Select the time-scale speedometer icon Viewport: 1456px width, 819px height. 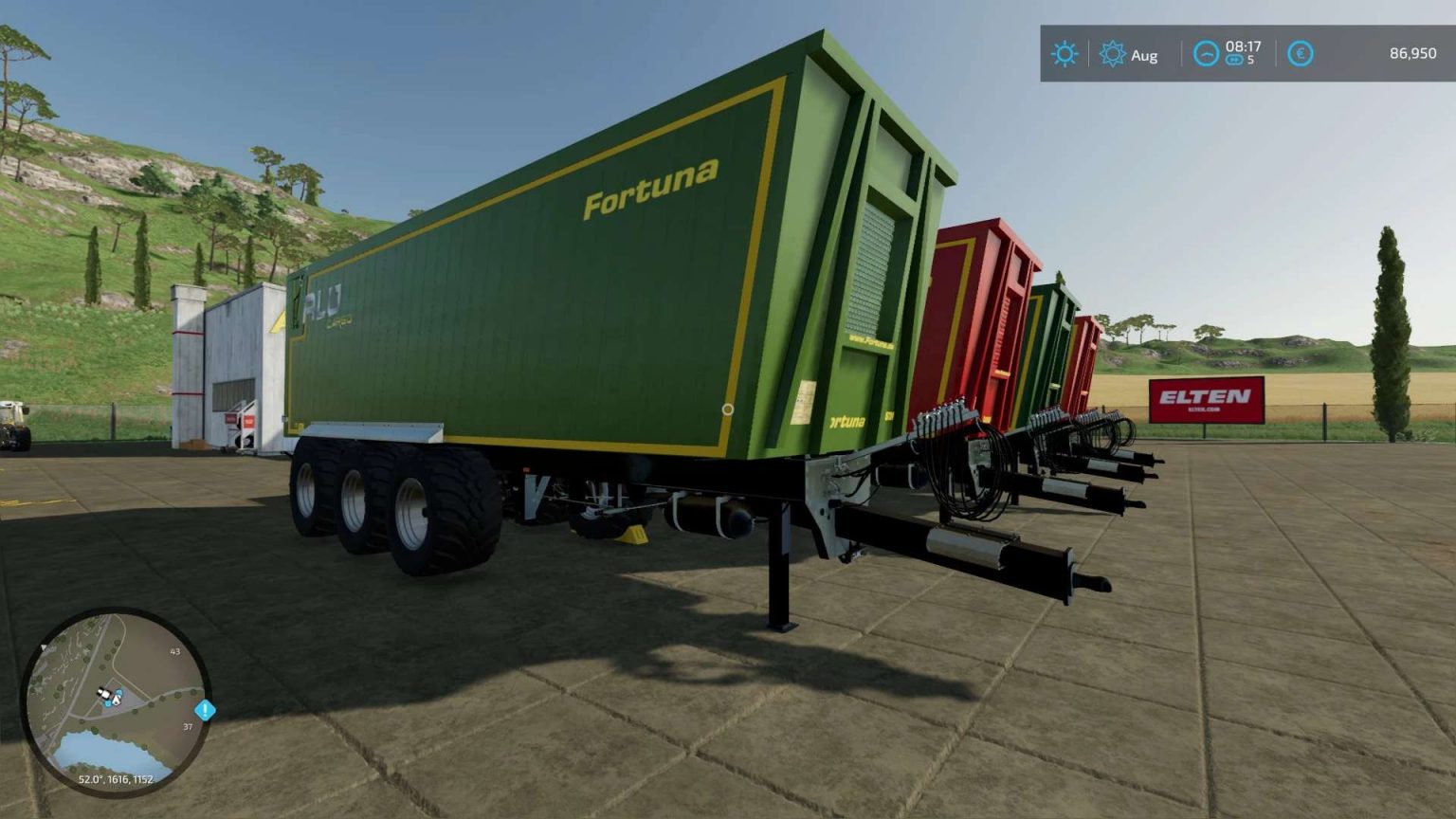tap(1205, 54)
